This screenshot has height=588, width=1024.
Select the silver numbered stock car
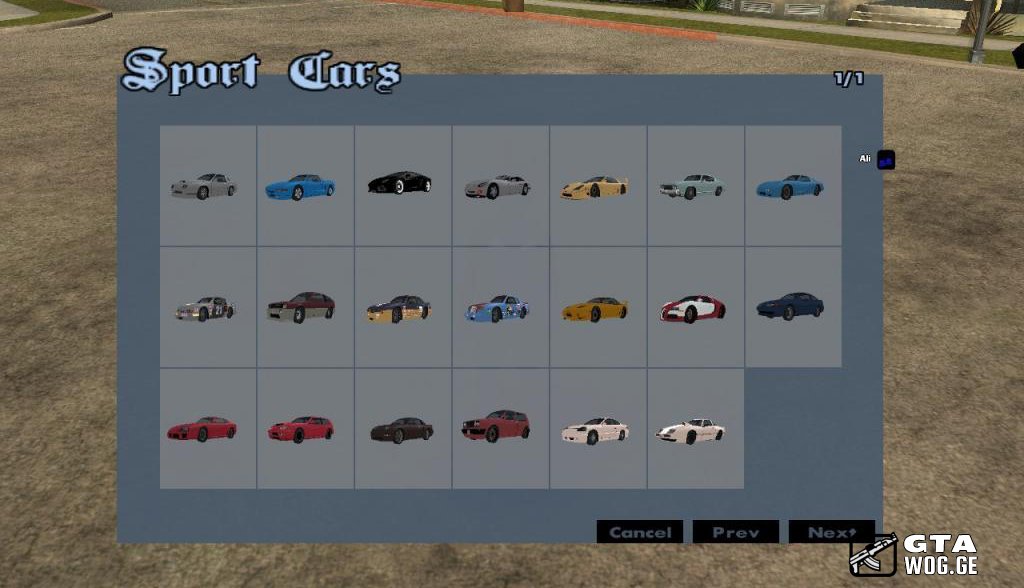[206, 308]
